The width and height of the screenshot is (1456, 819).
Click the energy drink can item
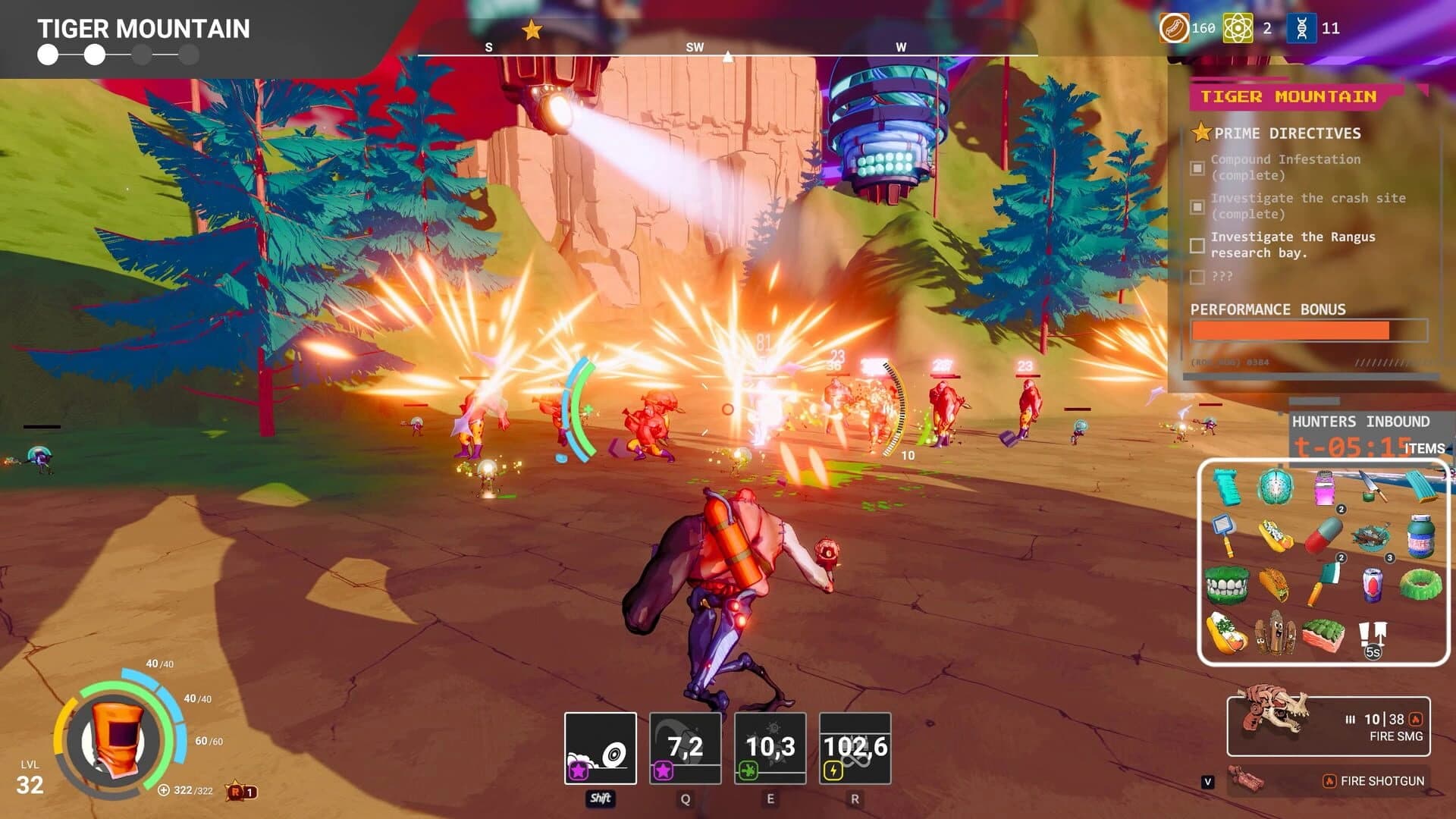[1372, 585]
